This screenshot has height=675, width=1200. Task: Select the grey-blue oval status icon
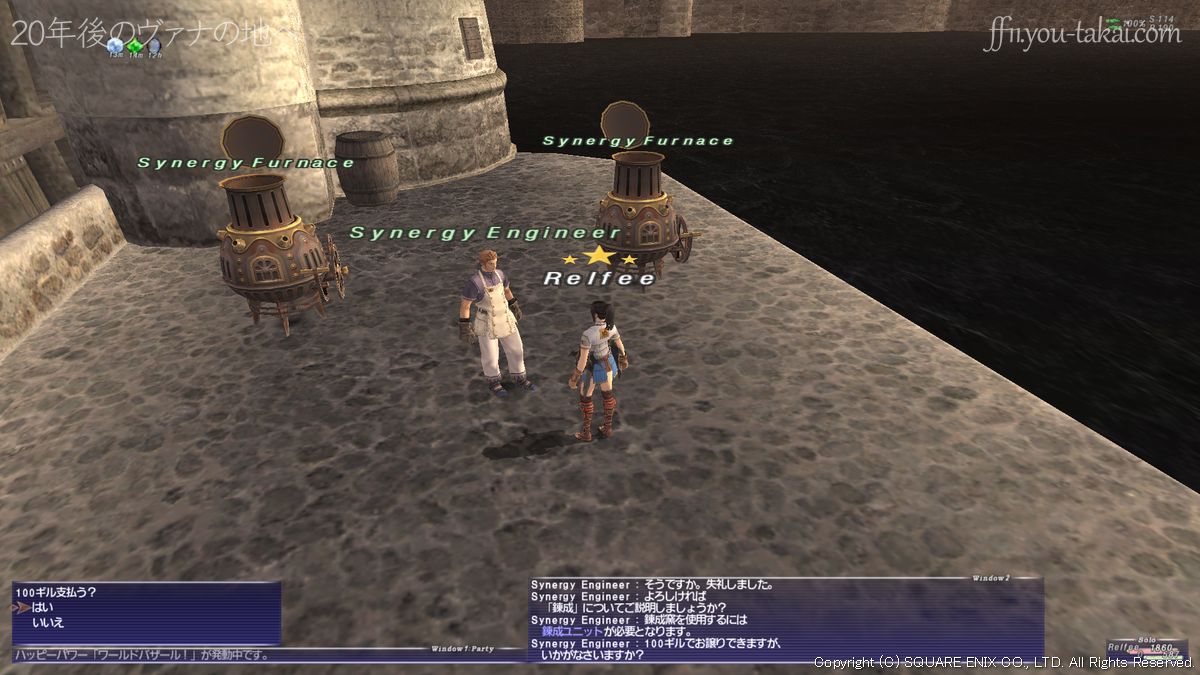tap(154, 45)
